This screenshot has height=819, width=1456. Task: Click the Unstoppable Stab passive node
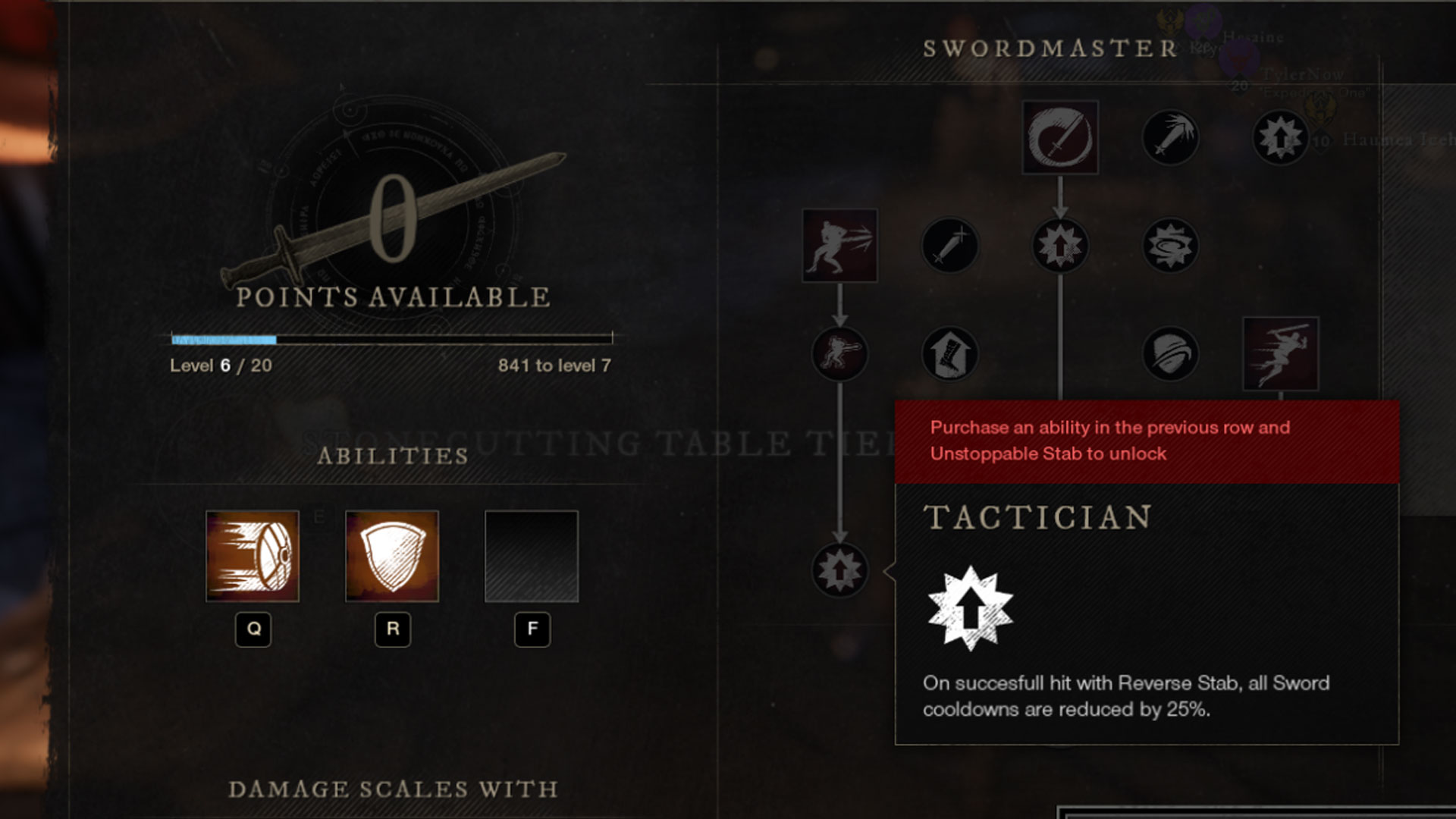pyautogui.click(x=1062, y=246)
